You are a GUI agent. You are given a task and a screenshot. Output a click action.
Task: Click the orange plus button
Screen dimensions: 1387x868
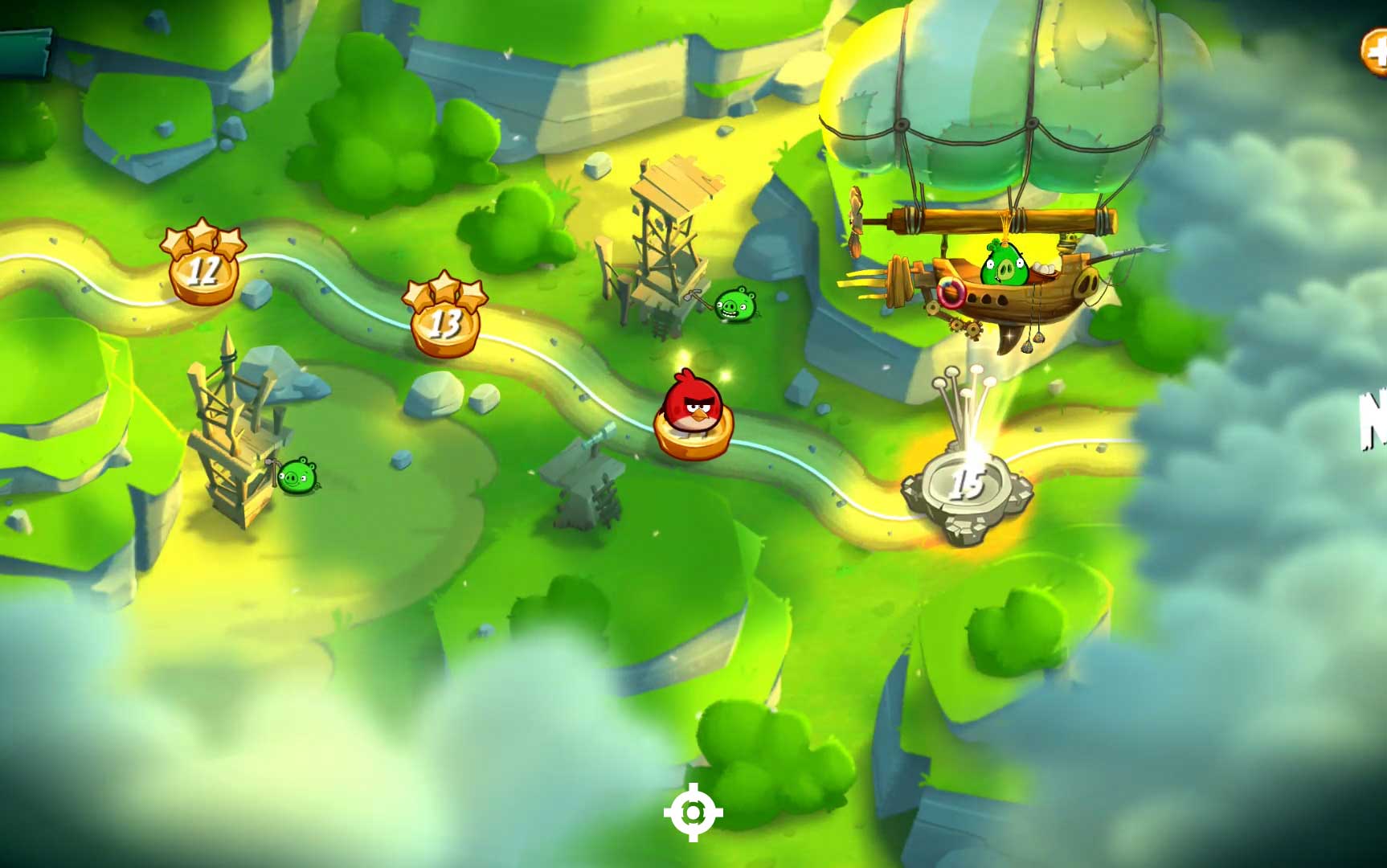[x=1375, y=51]
